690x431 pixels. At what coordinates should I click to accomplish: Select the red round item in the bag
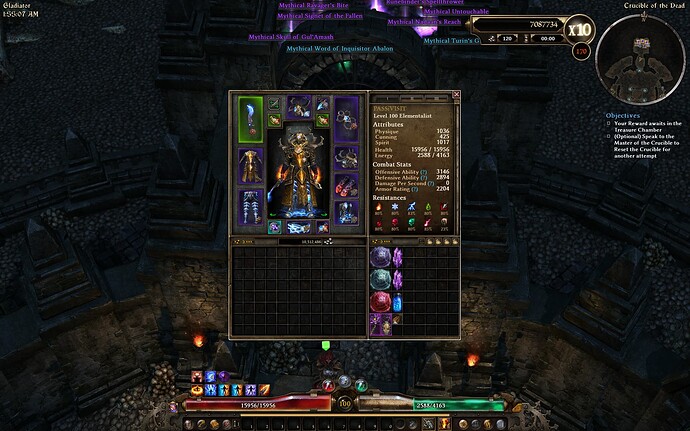pos(381,303)
